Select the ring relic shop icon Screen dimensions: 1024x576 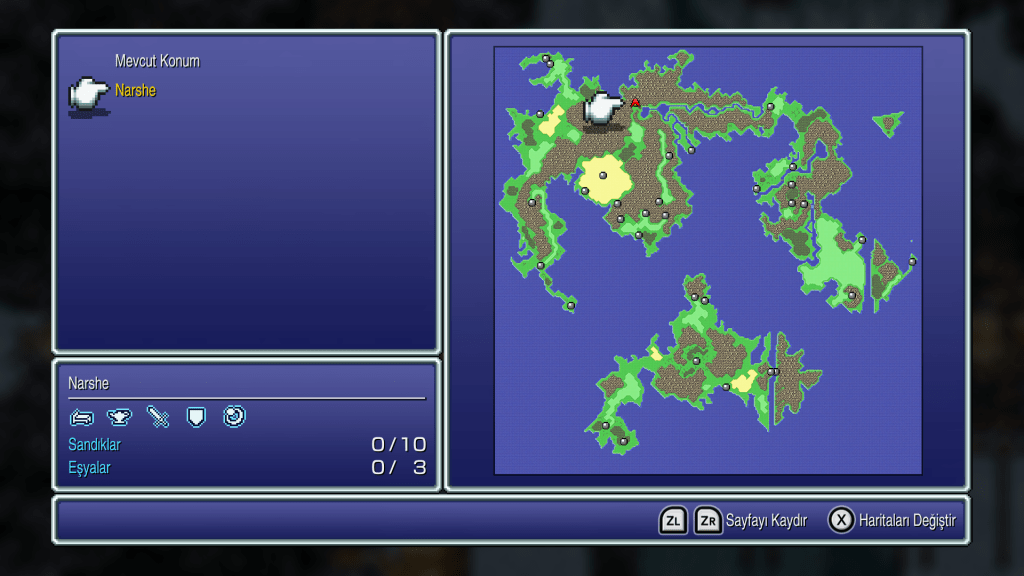pos(234,416)
